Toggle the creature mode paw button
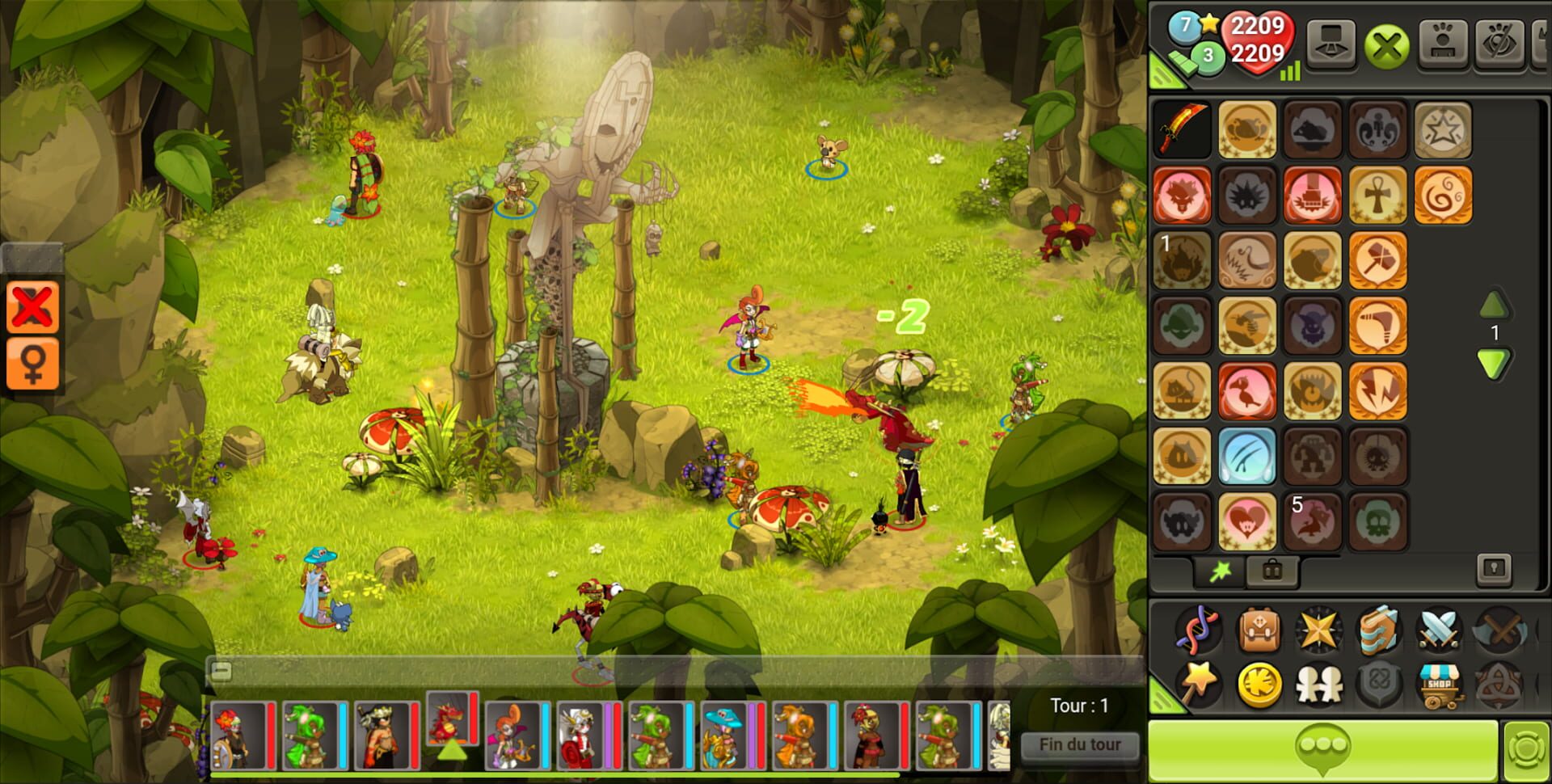This screenshot has width=1552, height=784. click(1443, 44)
